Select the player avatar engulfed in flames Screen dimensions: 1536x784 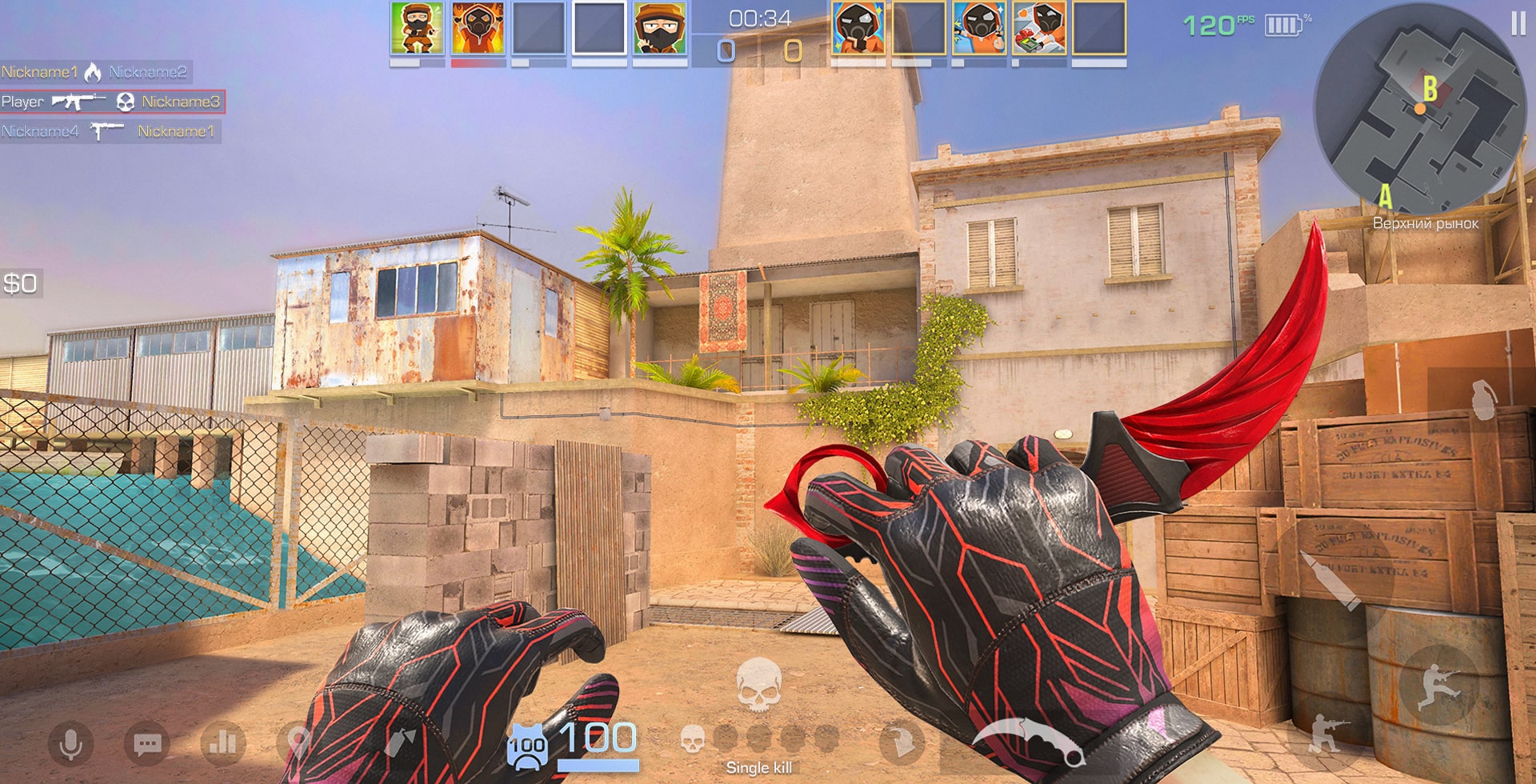pos(478,29)
